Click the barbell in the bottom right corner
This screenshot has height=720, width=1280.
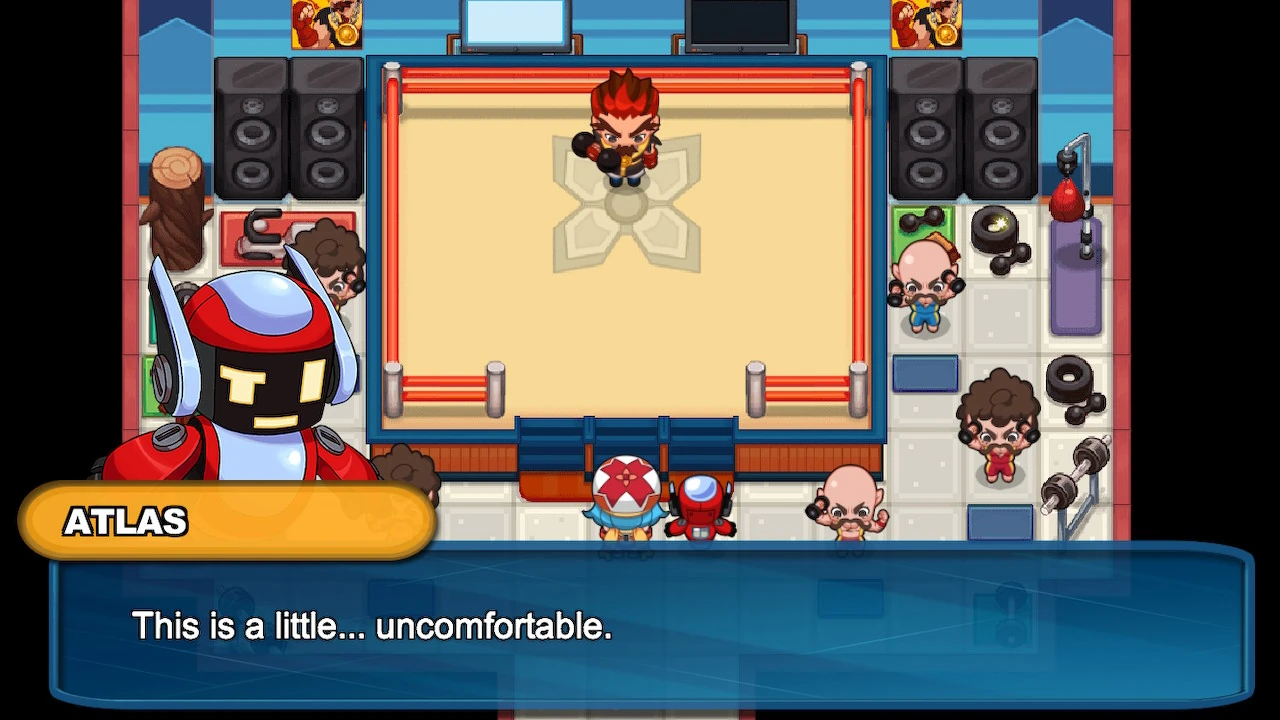(x=1075, y=470)
